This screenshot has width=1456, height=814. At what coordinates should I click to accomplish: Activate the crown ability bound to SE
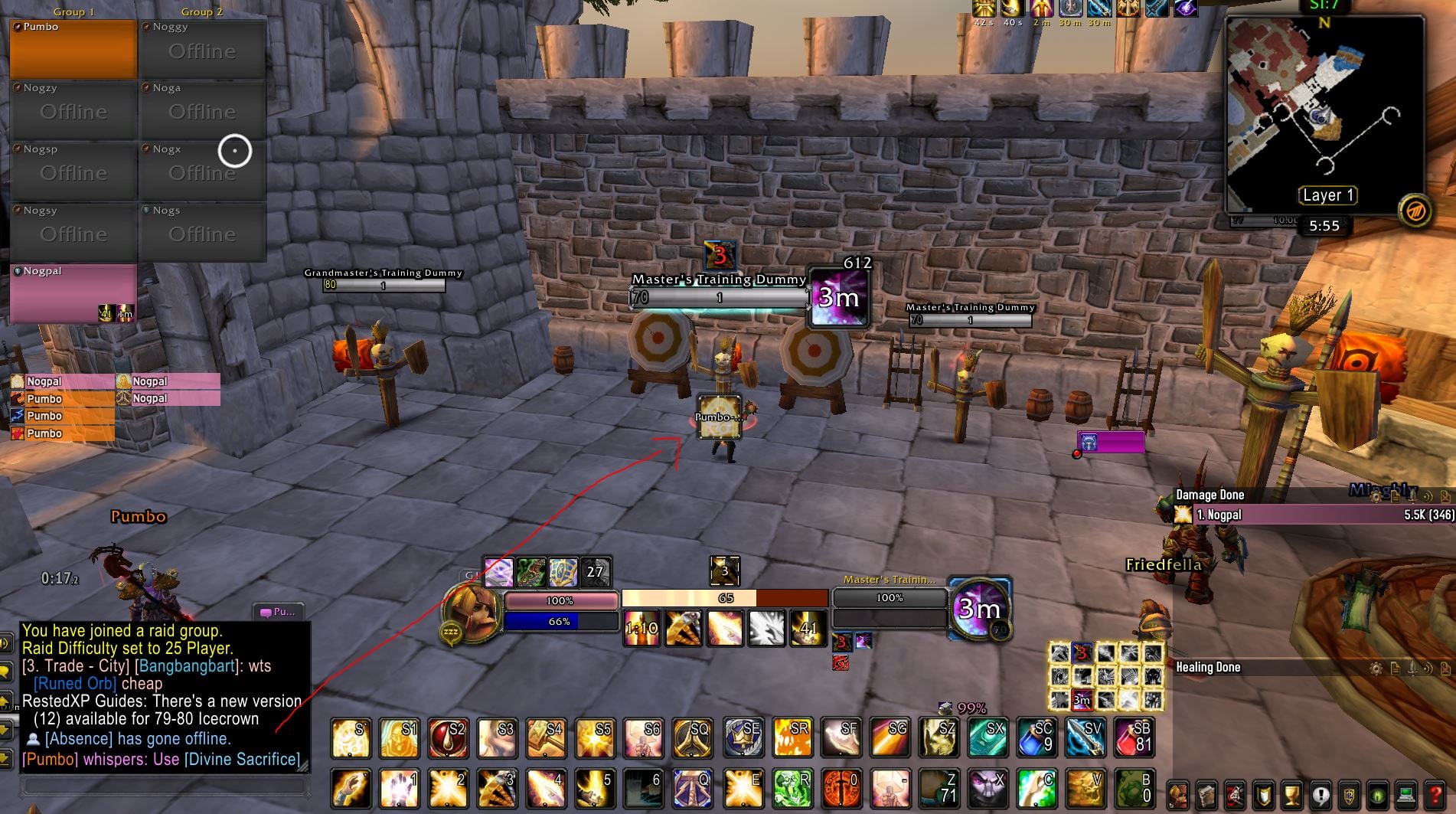(742, 737)
